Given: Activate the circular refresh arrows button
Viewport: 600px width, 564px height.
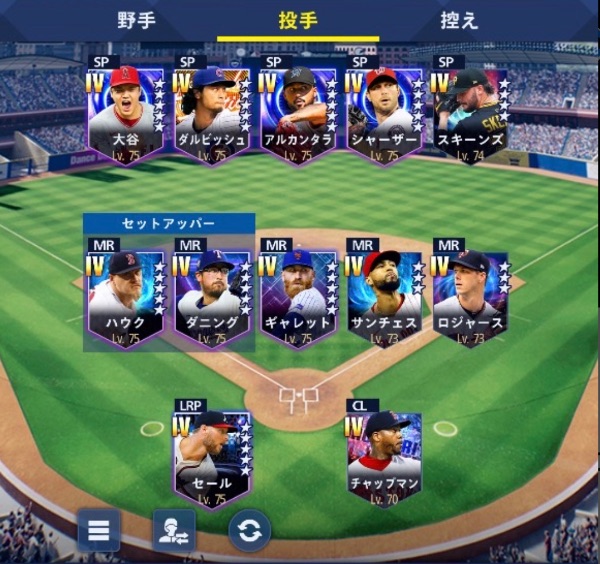Looking at the screenshot, I should [249, 530].
